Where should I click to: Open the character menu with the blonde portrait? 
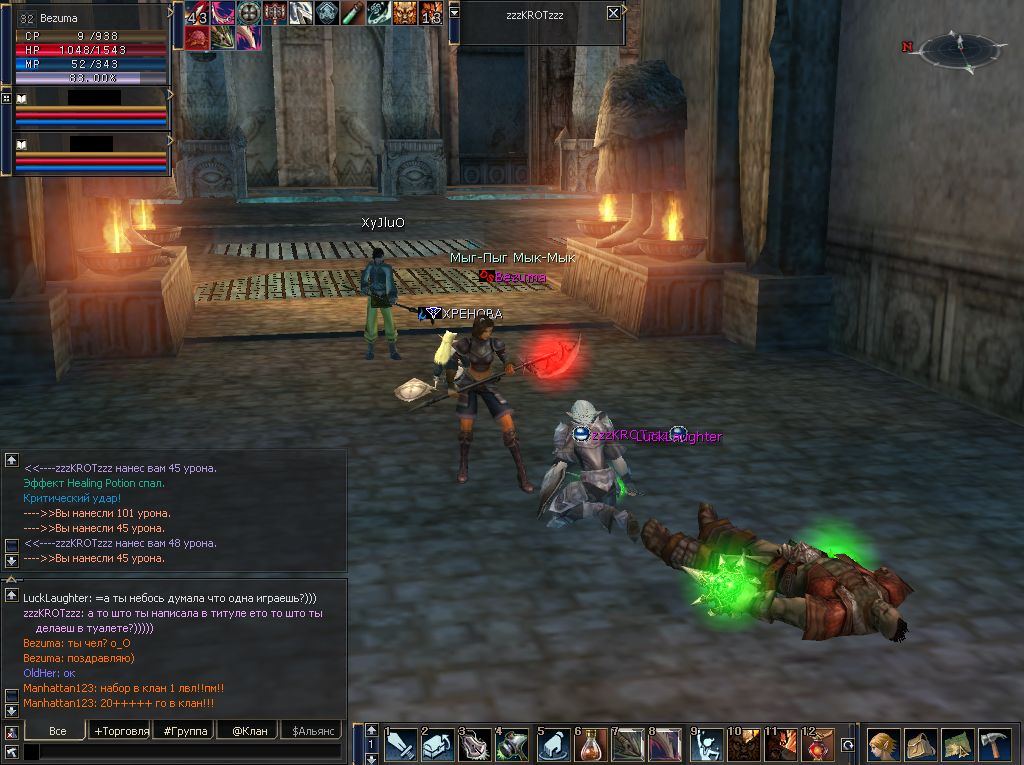point(883,745)
